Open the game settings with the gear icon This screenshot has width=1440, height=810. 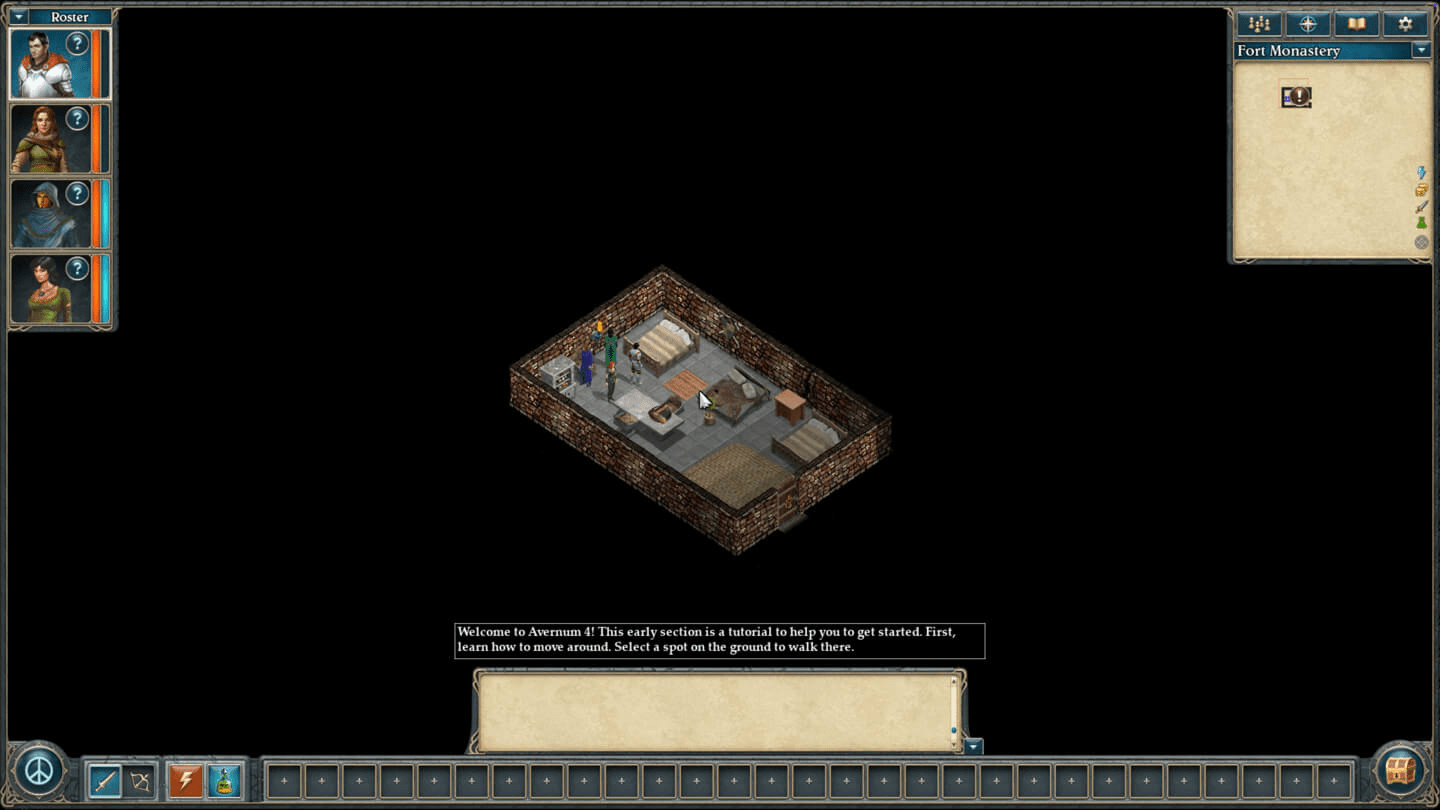1405,22
